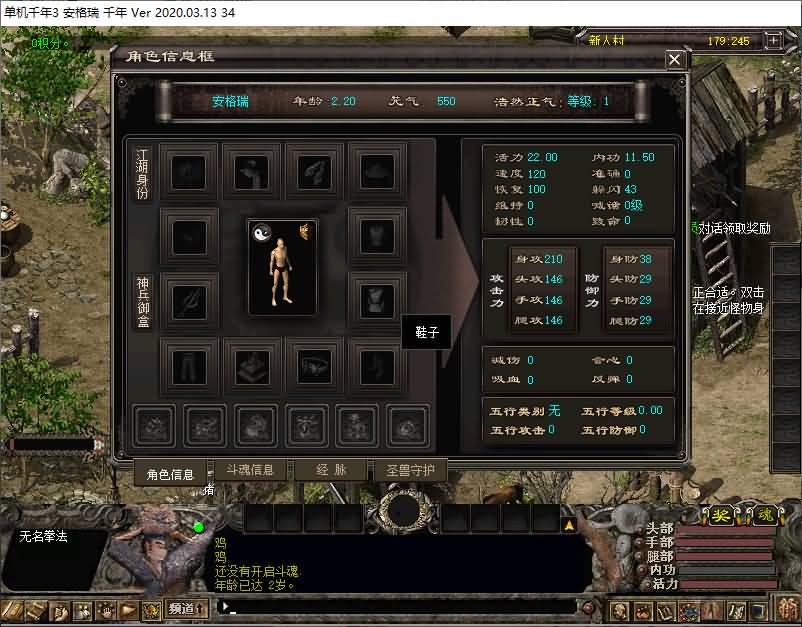Open the 魂 soul button
Screen dimensions: 802x627
click(764, 515)
